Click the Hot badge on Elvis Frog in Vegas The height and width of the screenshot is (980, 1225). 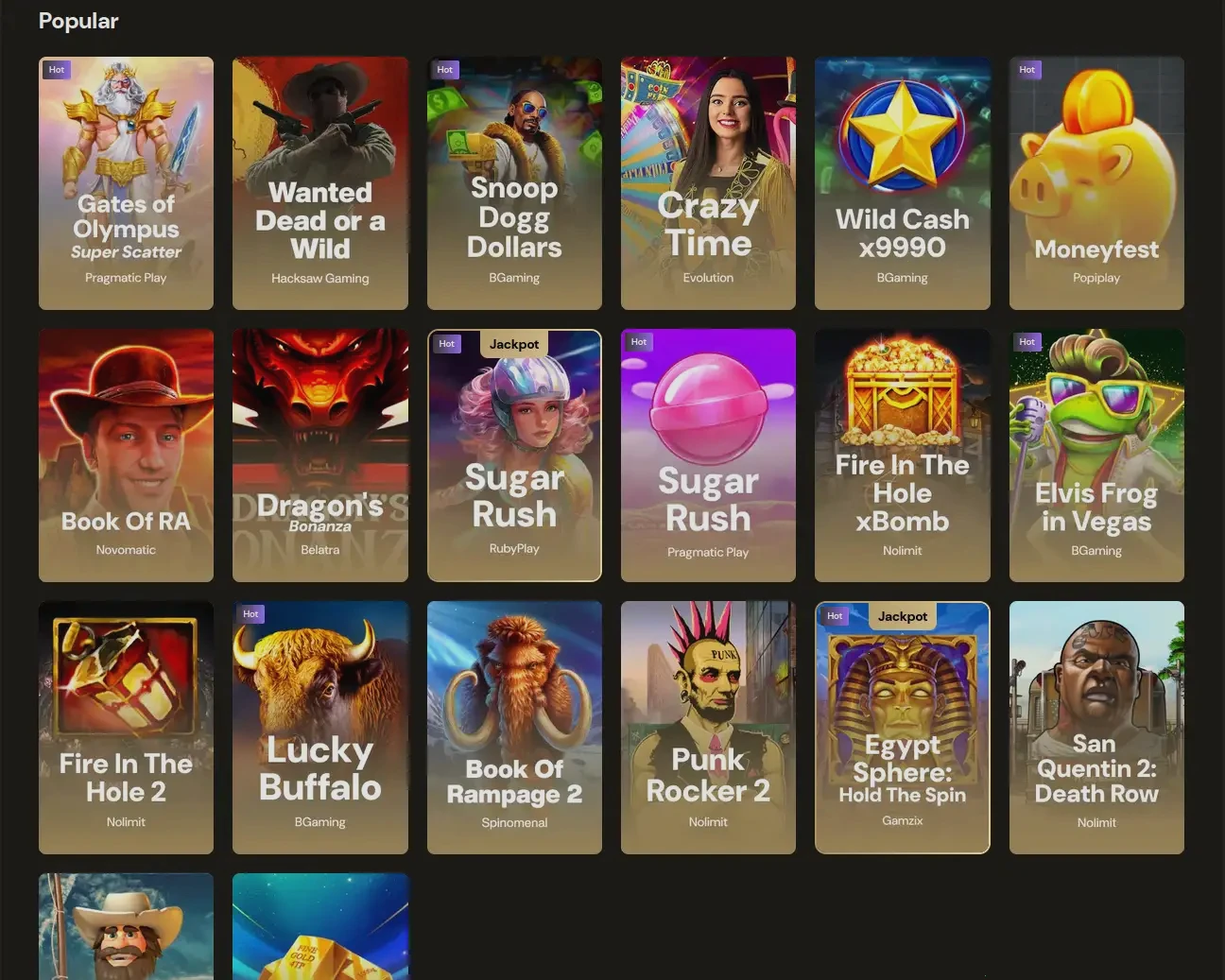pos(1027,341)
